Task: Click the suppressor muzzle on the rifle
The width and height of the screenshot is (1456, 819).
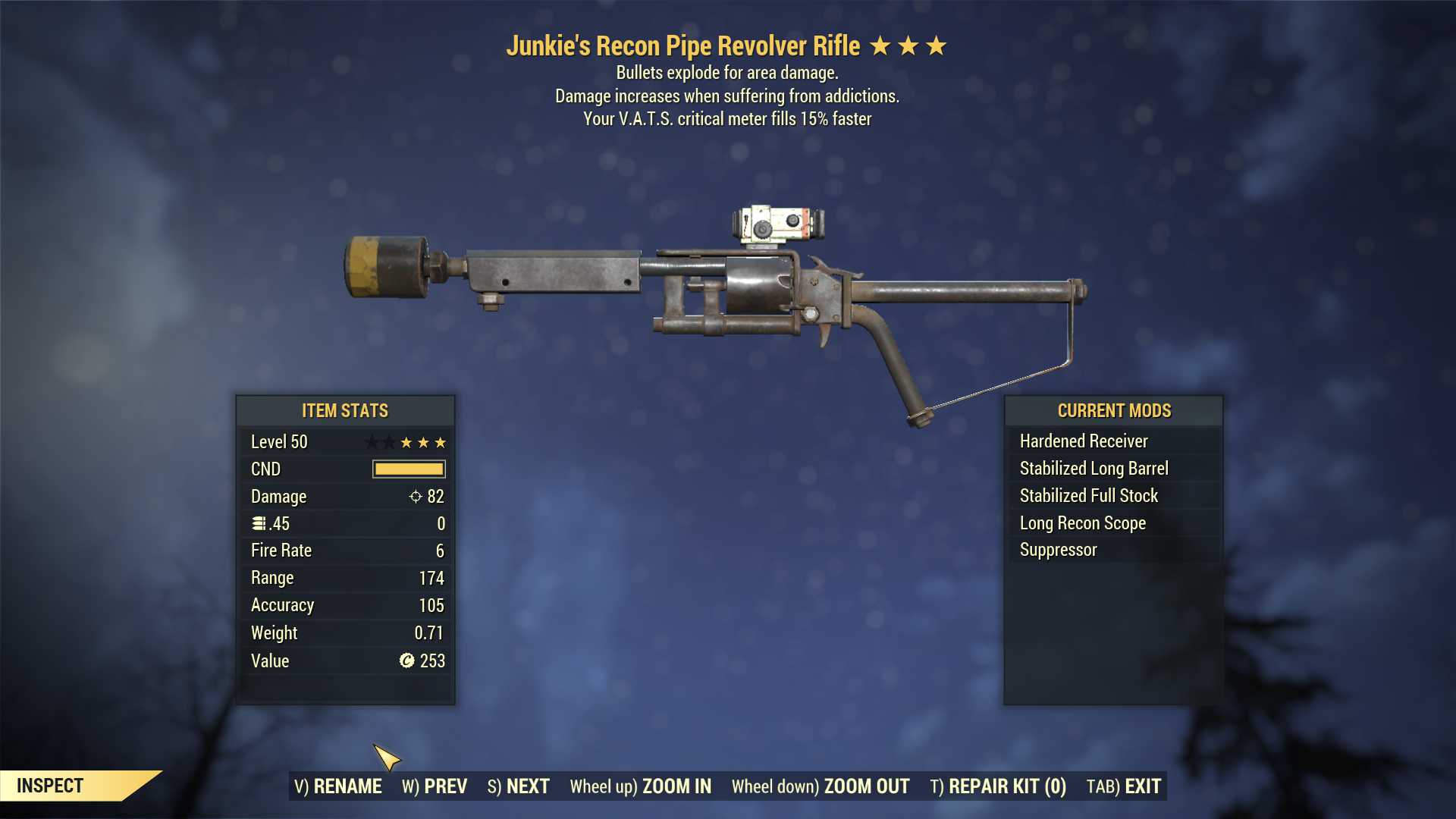Action: (387, 265)
